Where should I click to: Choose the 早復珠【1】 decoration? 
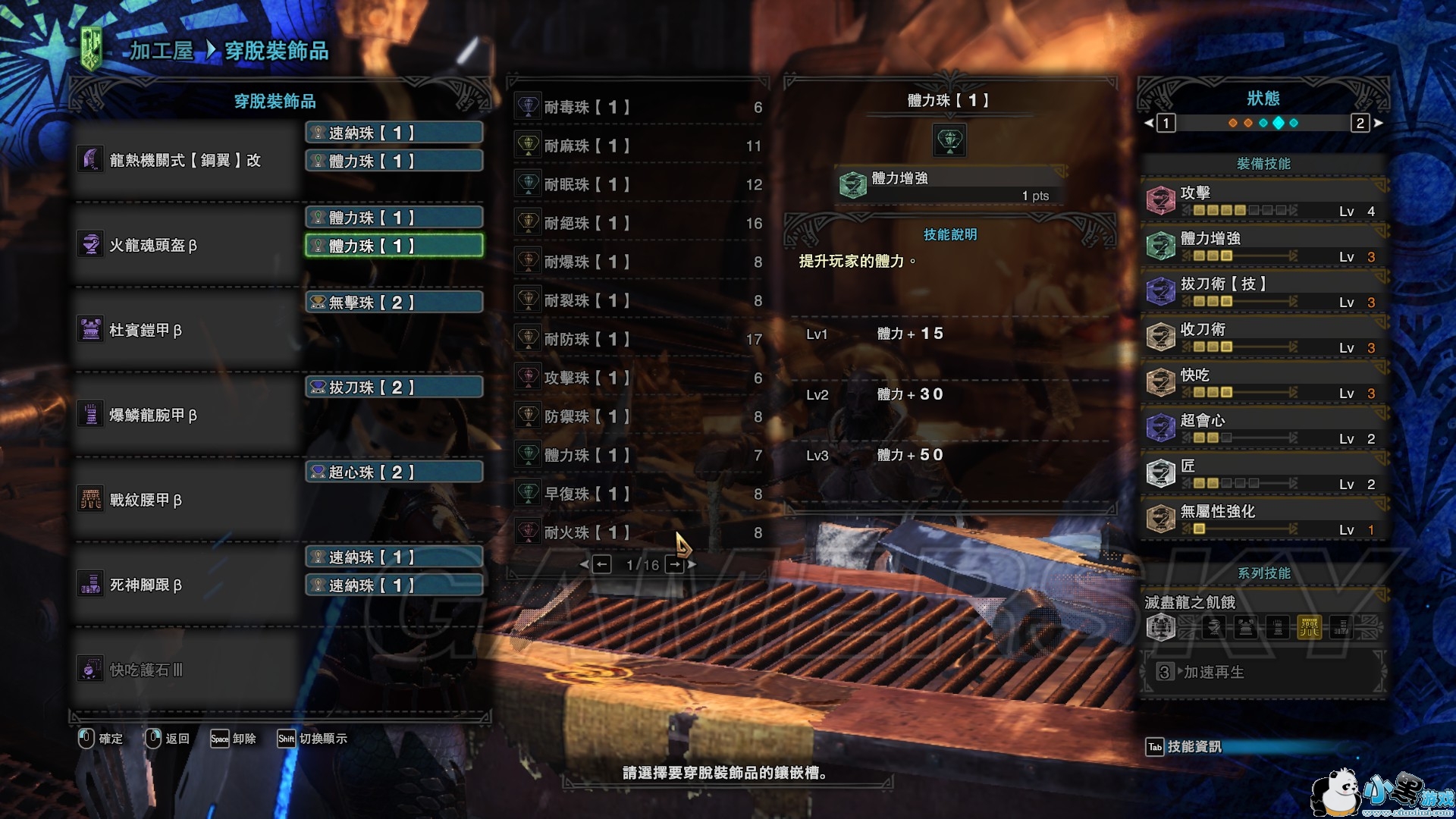pos(639,494)
